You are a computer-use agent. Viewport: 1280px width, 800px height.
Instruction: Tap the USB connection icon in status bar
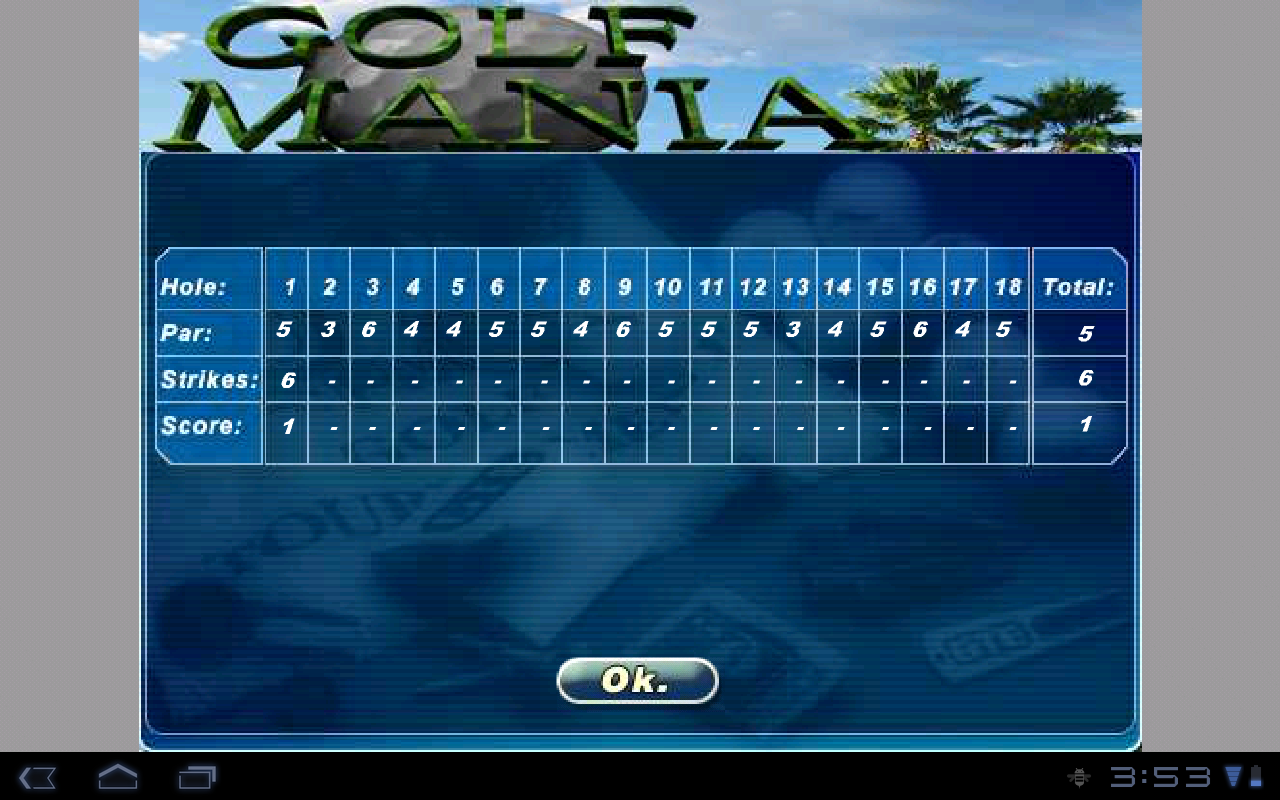click(1081, 777)
